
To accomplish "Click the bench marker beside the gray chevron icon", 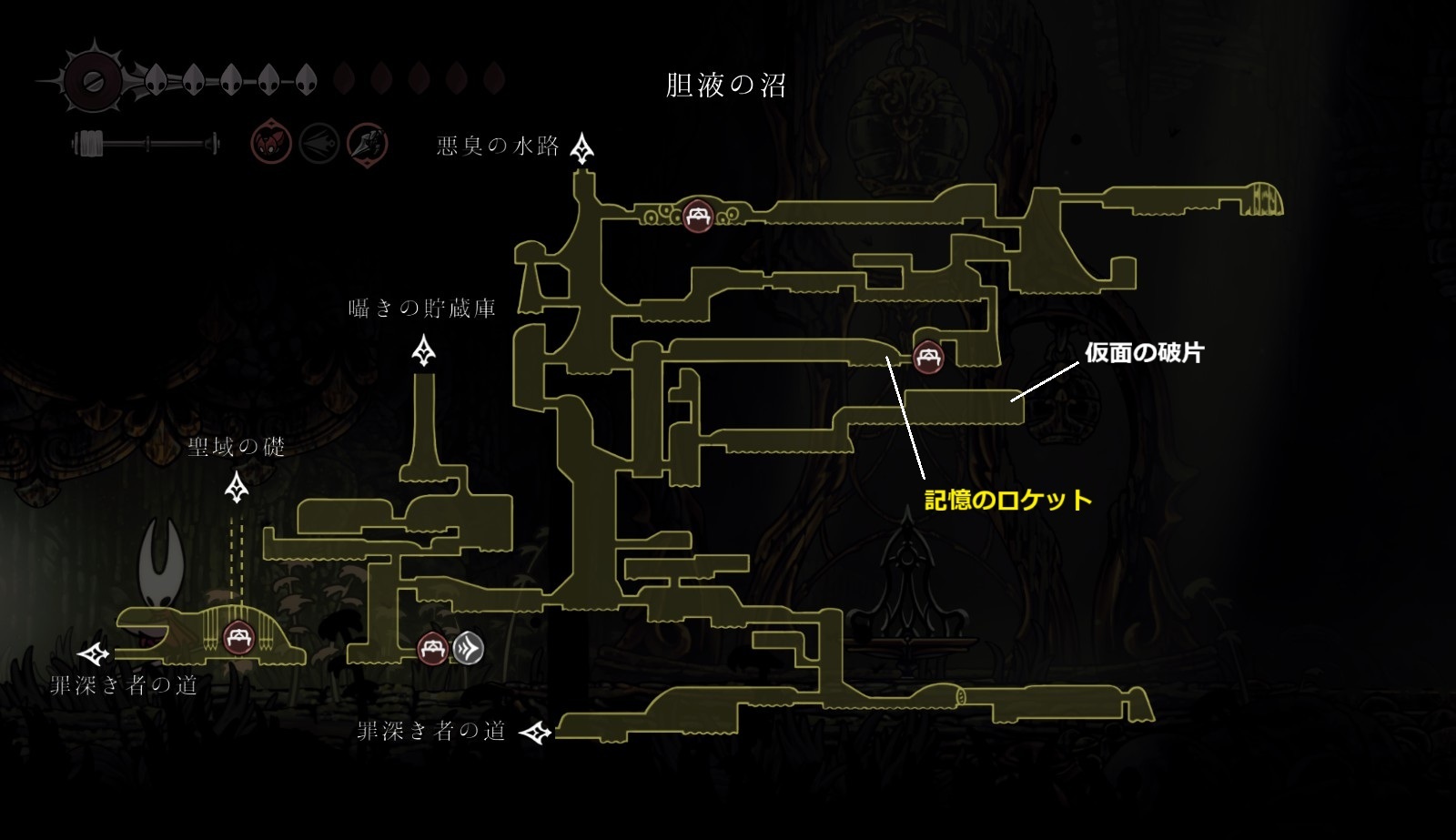I will click(433, 649).
